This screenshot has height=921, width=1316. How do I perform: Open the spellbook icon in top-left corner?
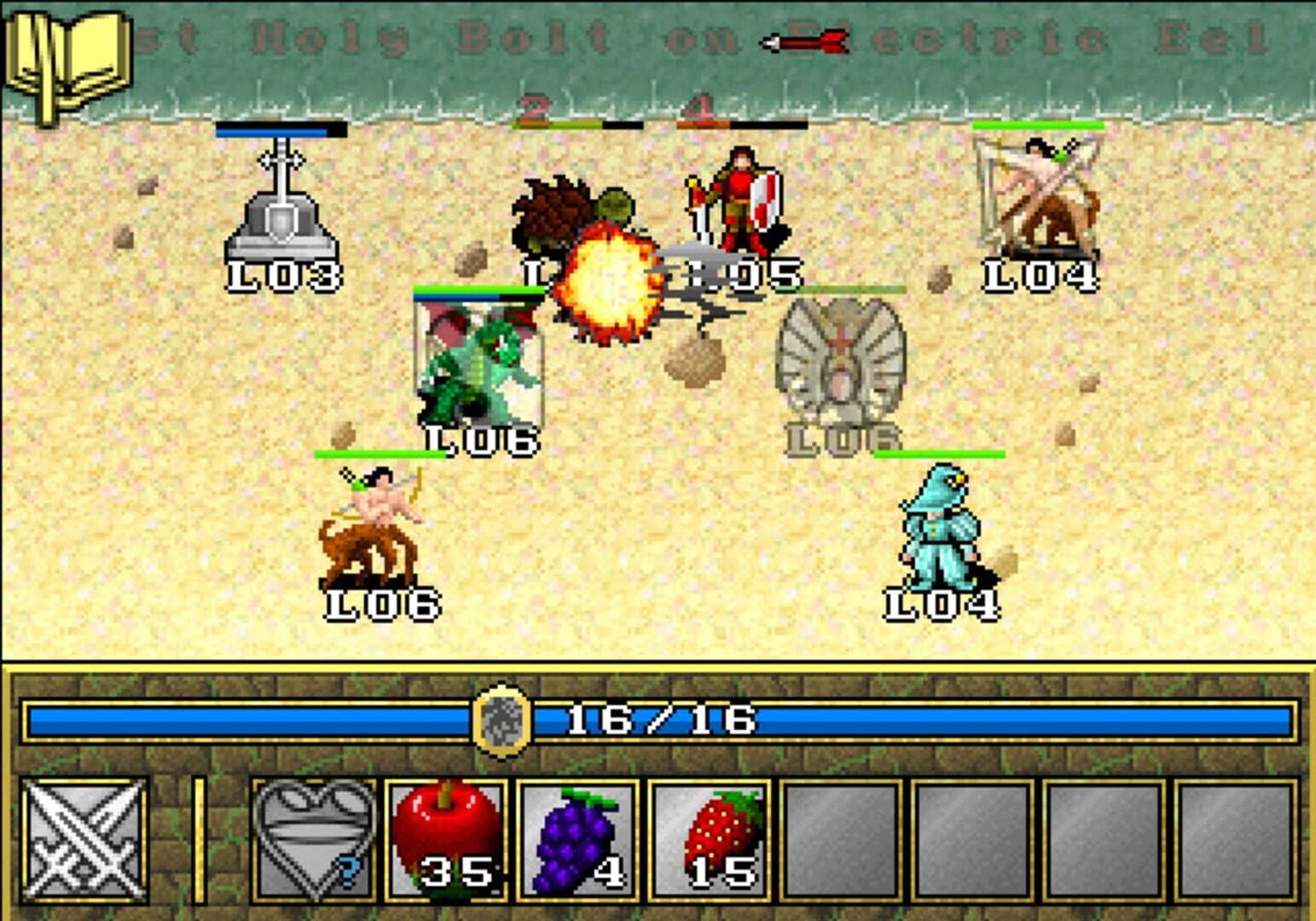coord(68,51)
